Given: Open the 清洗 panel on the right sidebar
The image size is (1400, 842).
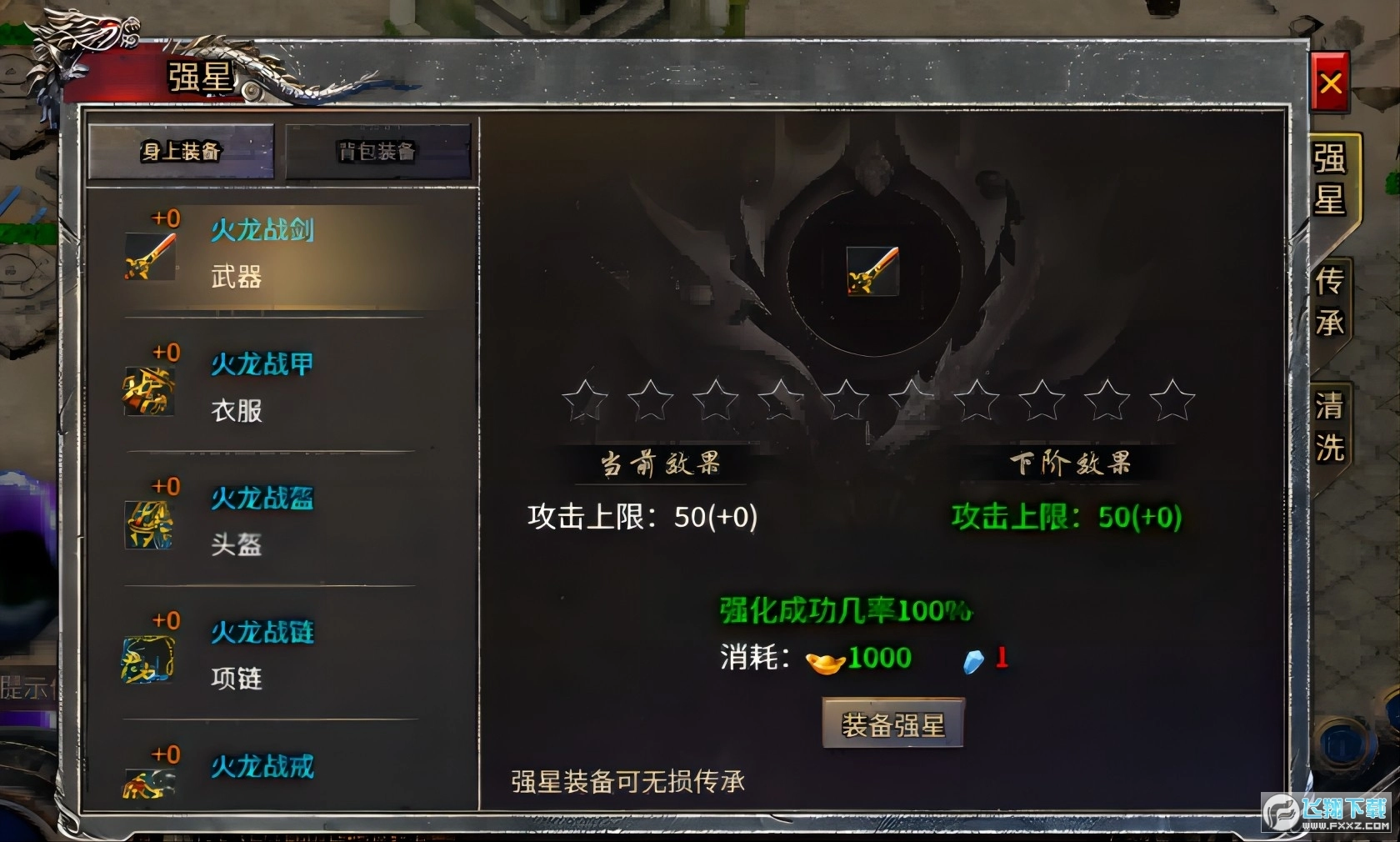Looking at the screenshot, I should pyautogui.click(x=1331, y=424).
